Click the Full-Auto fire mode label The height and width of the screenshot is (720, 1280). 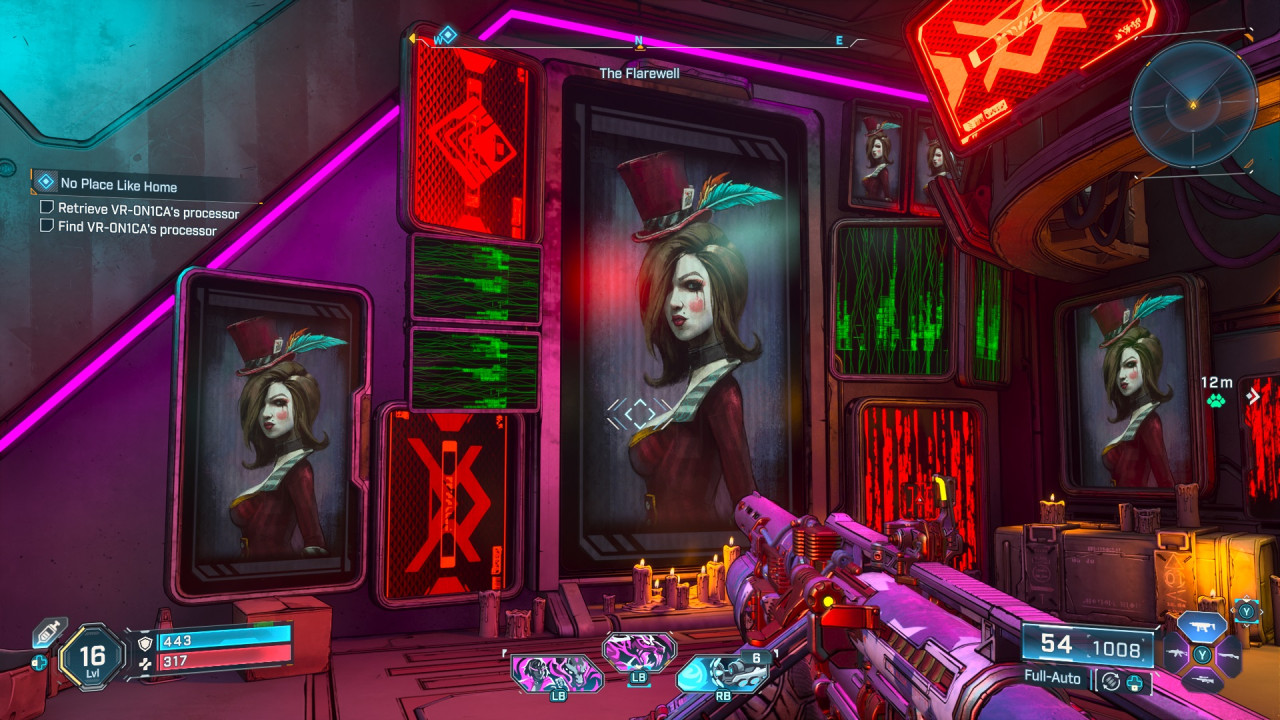pos(1053,677)
